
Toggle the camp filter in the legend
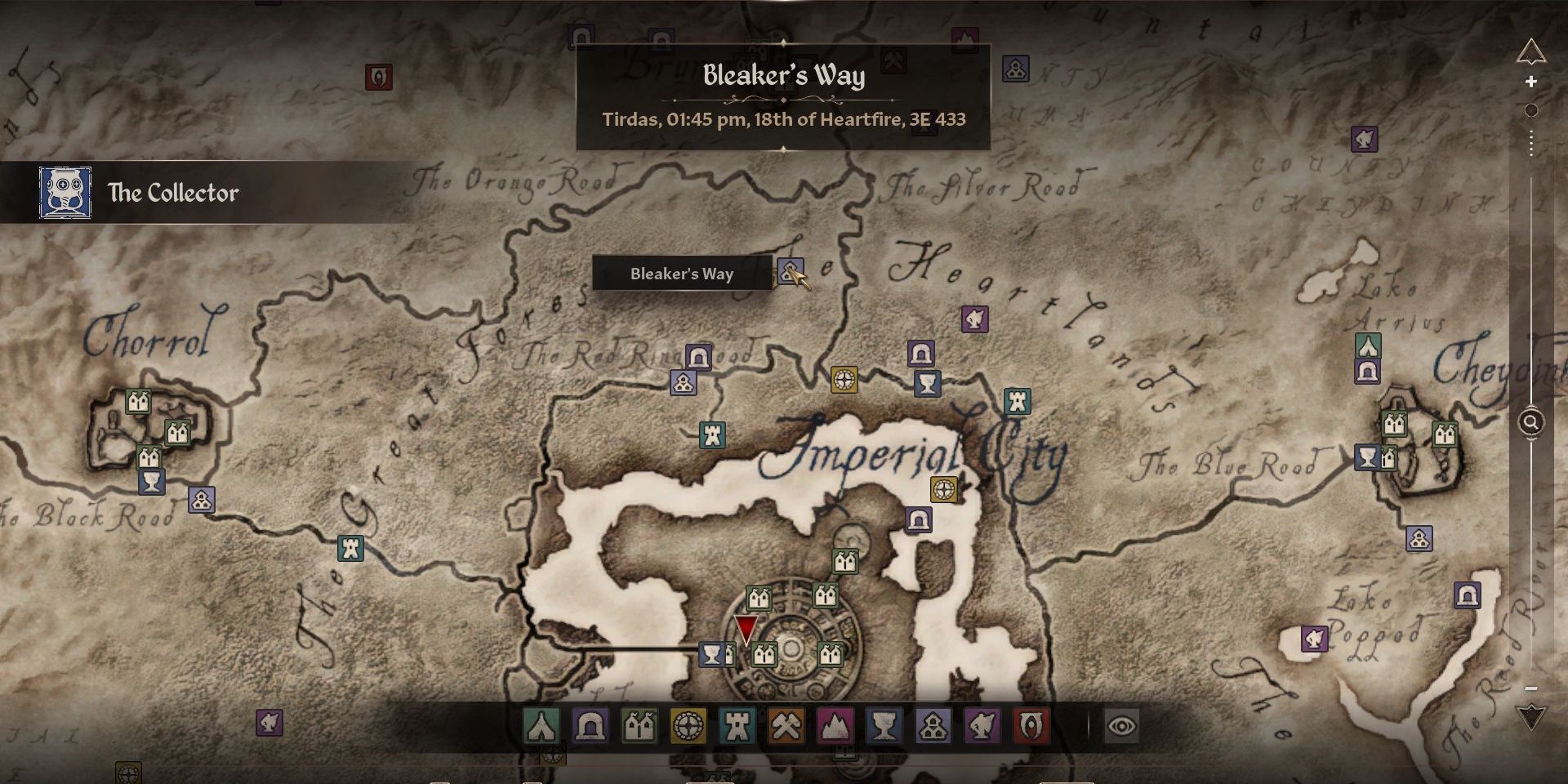tap(541, 725)
